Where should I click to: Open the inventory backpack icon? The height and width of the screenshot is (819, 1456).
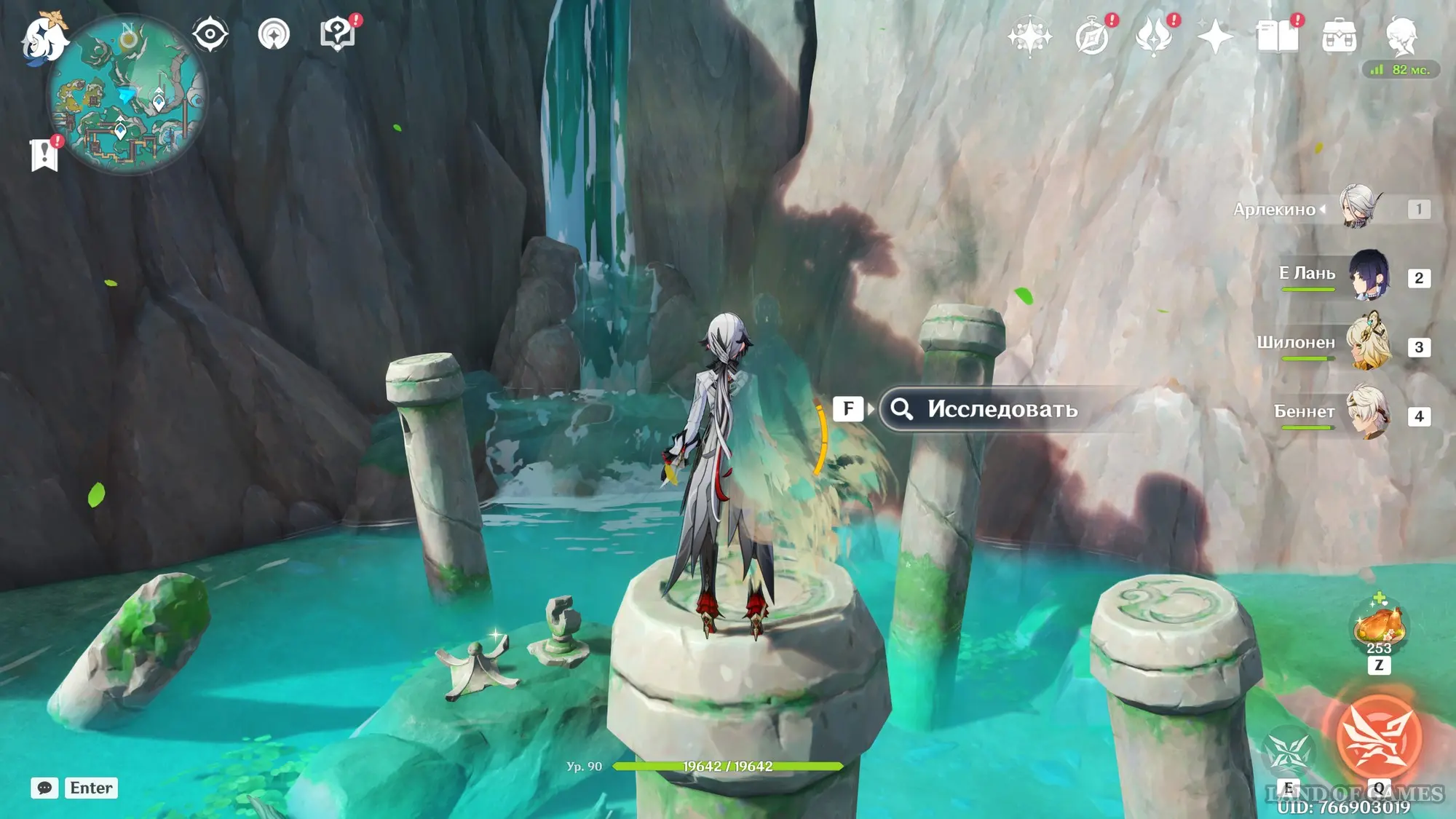pos(1339,36)
